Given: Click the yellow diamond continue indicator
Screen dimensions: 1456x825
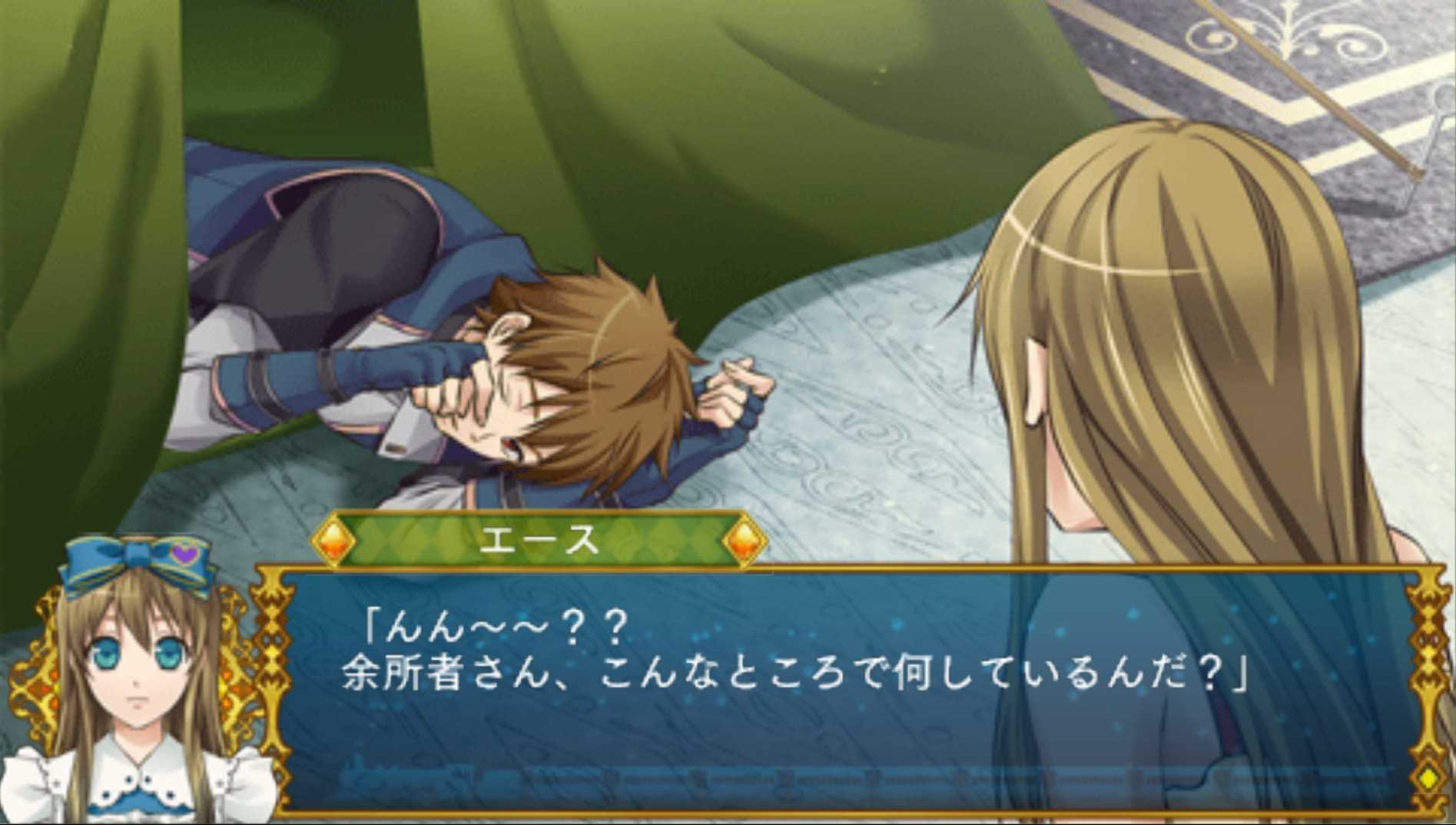Looking at the screenshot, I should [x=1428, y=777].
